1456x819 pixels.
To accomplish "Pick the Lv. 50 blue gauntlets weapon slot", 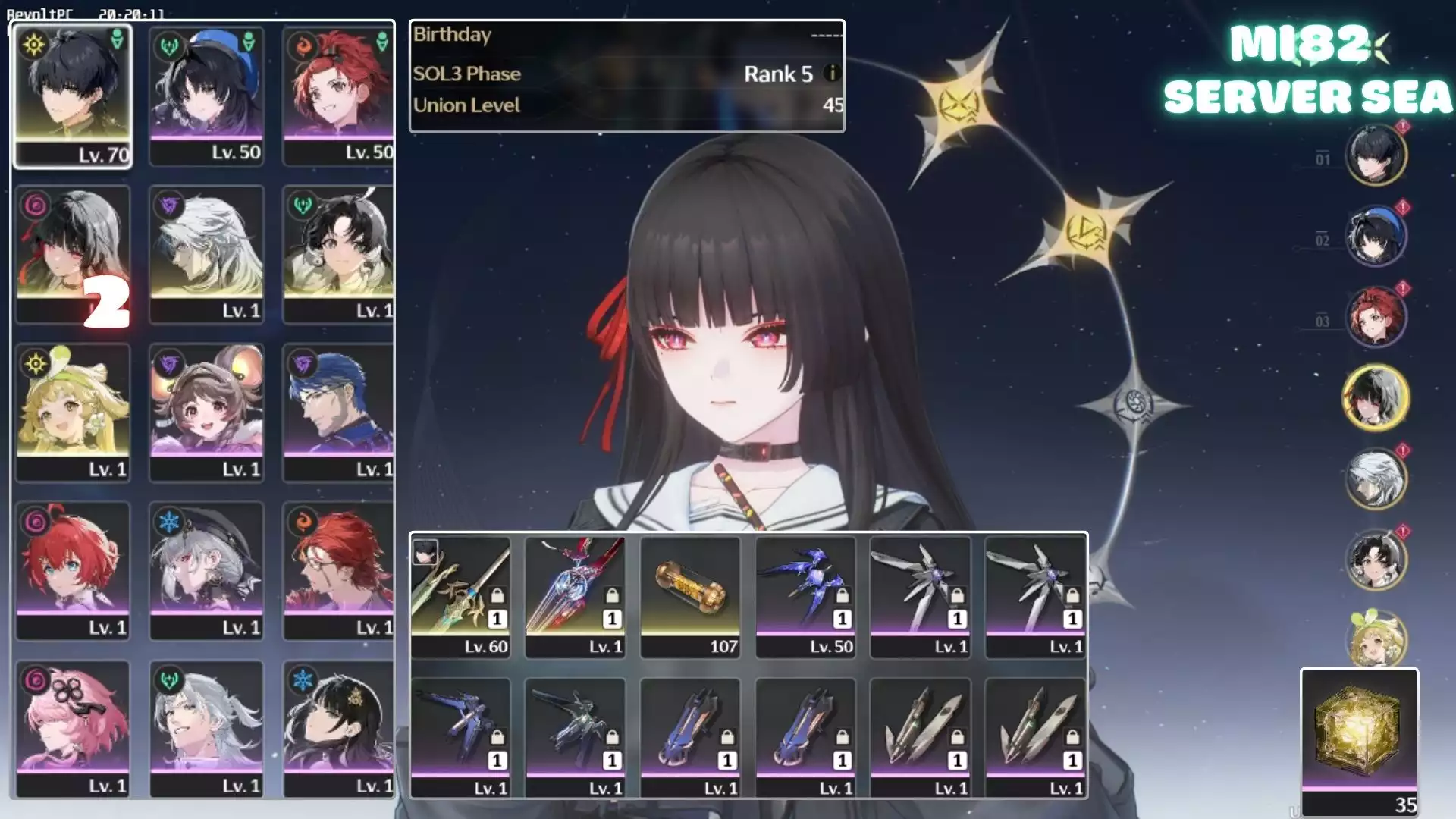I will pyautogui.click(x=805, y=596).
